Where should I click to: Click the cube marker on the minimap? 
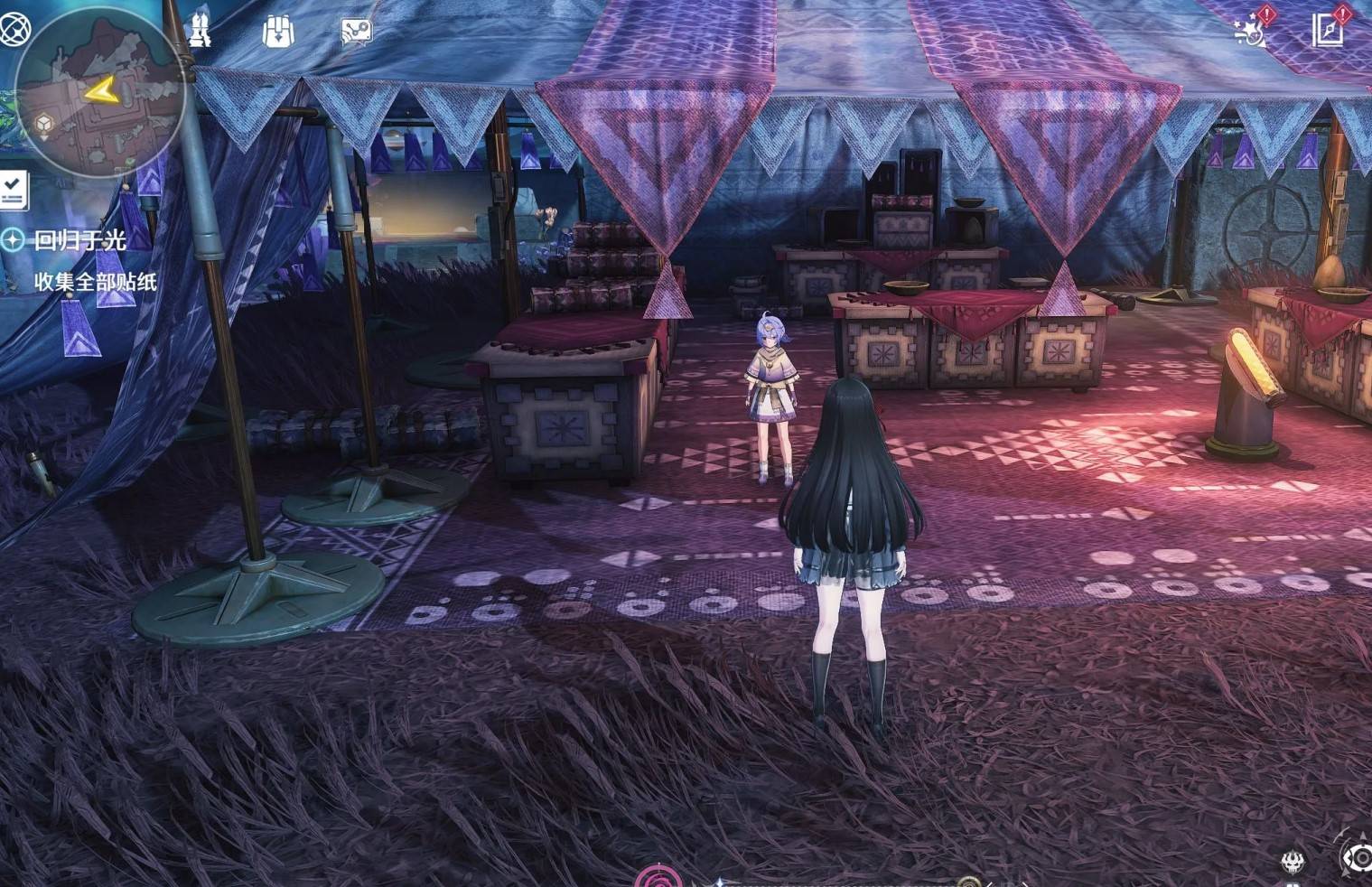coord(43,124)
